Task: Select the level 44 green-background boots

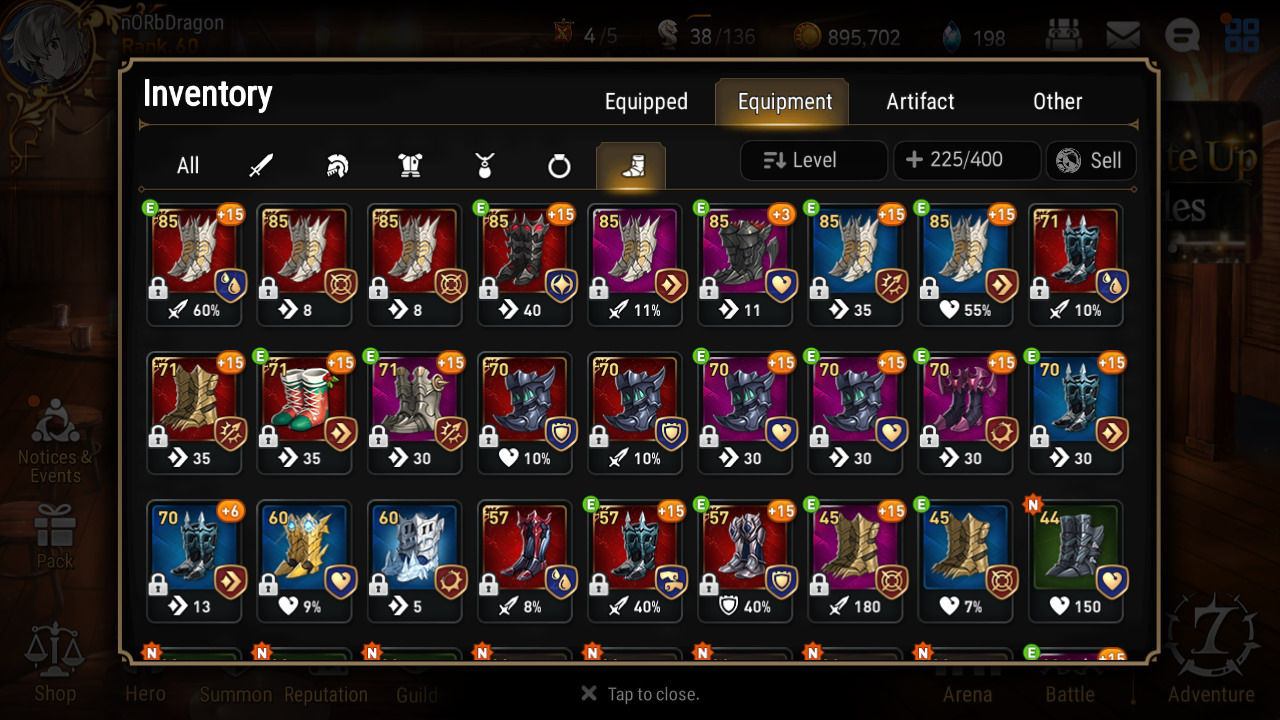Action: [1075, 558]
